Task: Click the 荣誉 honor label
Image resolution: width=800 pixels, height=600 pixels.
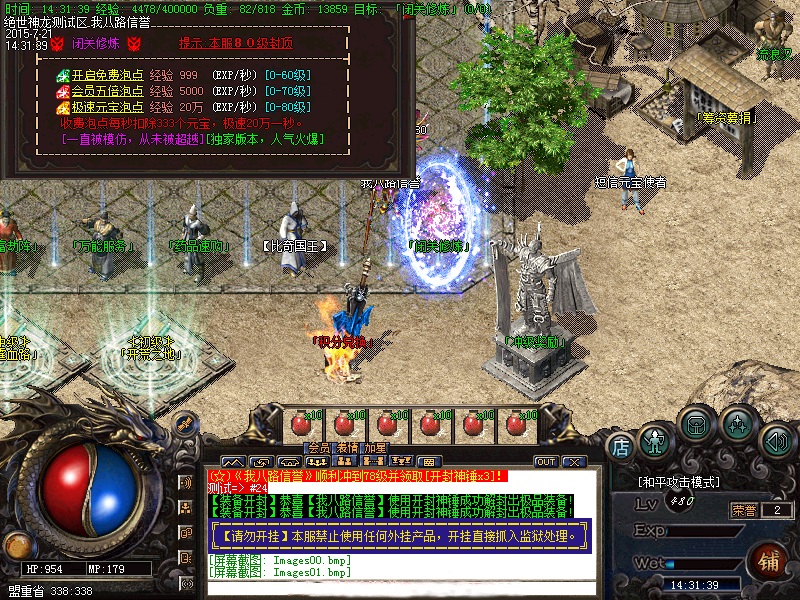Action: tap(743, 510)
